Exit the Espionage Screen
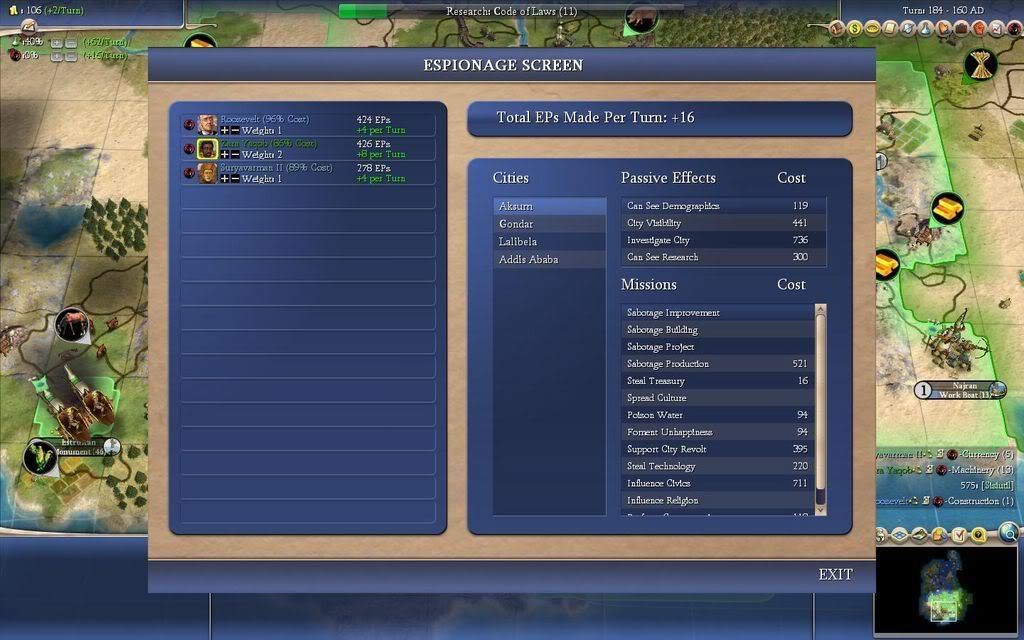The height and width of the screenshot is (640, 1024). pyautogui.click(x=835, y=574)
